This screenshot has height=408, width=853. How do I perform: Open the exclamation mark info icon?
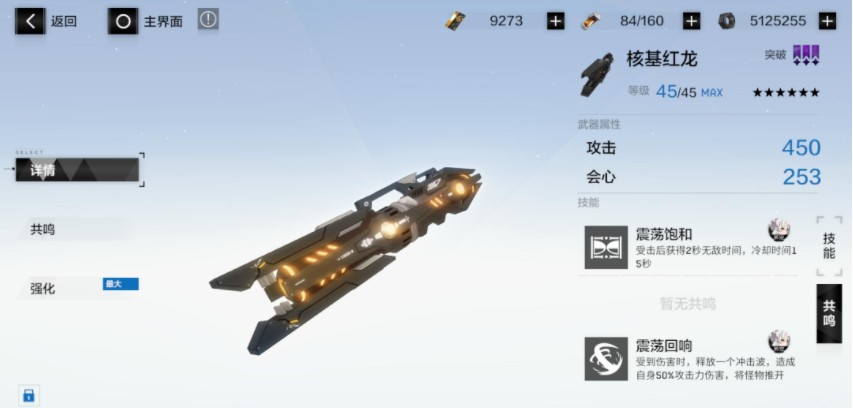point(208,19)
